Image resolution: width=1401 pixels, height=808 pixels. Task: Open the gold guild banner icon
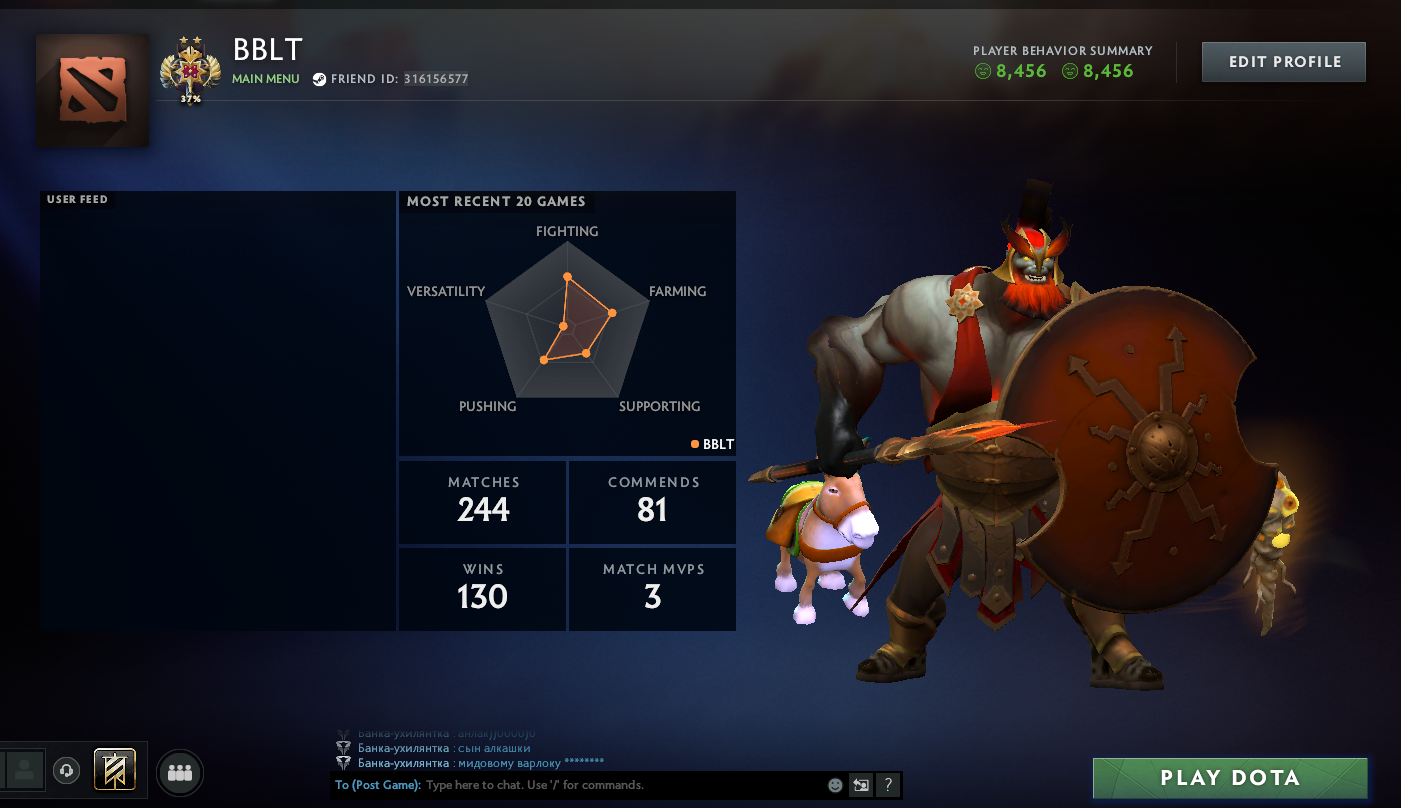113,770
